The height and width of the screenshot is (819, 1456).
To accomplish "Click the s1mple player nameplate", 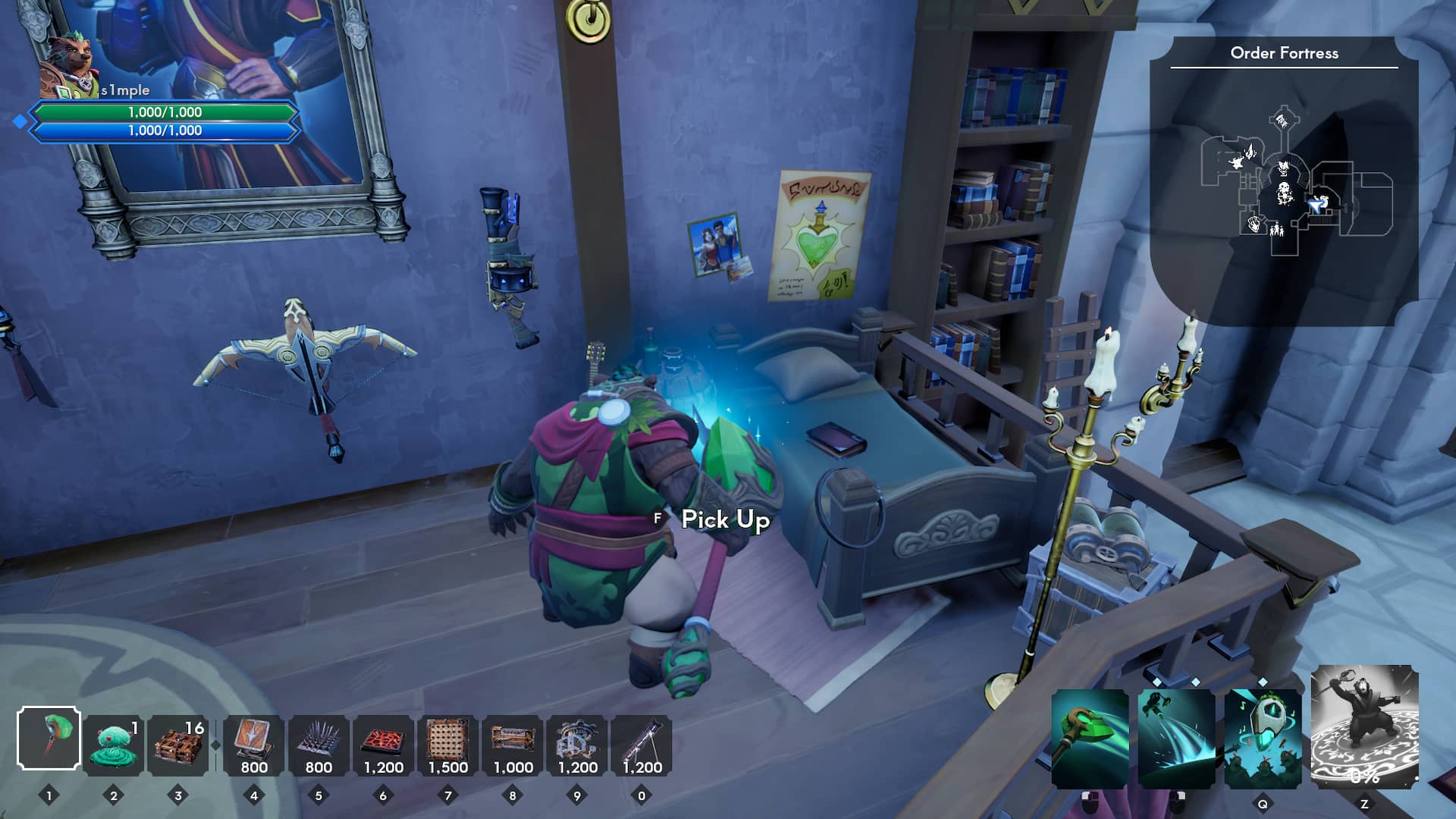I will tap(126, 89).
